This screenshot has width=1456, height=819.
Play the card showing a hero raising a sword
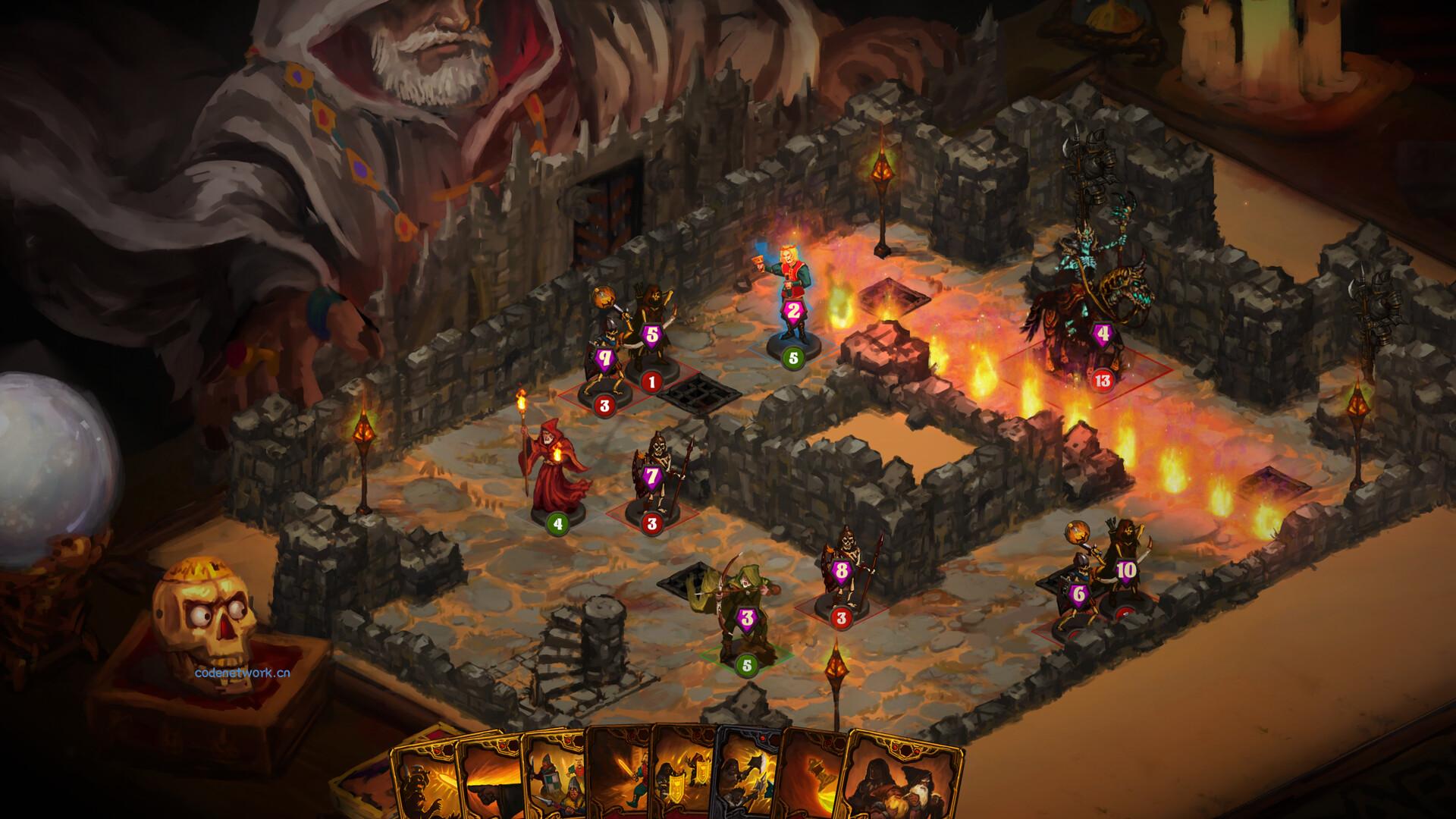(x=632, y=781)
